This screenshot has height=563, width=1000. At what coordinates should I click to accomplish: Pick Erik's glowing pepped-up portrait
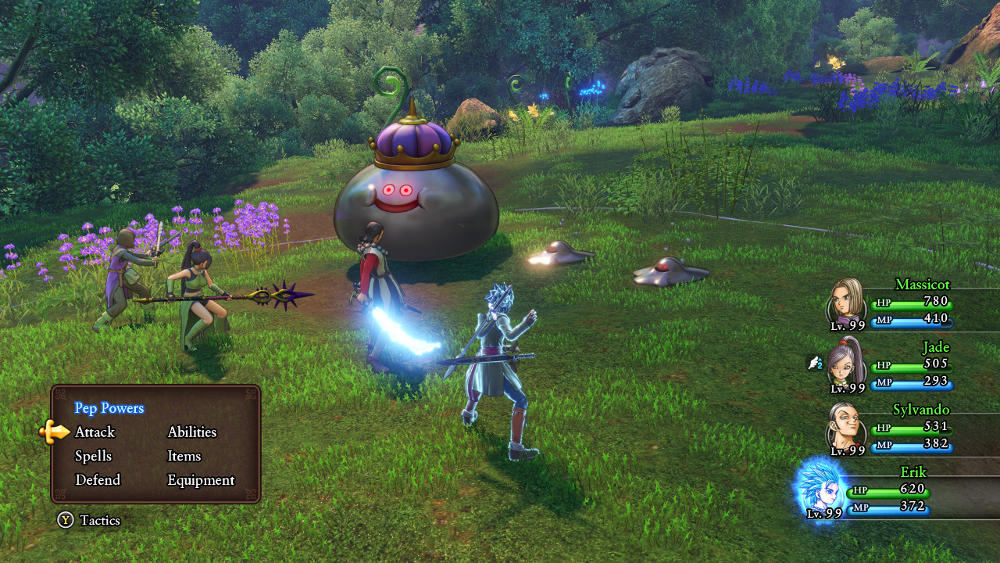point(822,488)
